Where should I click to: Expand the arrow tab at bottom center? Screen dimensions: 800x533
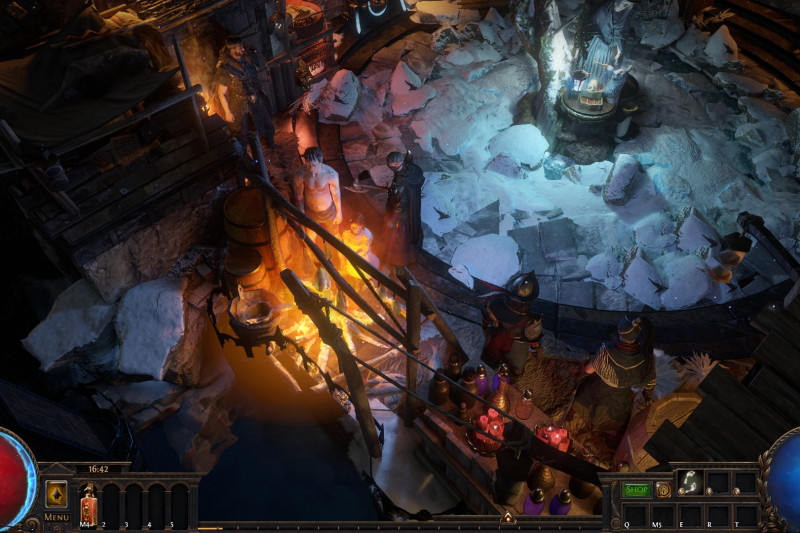point(508,517)
